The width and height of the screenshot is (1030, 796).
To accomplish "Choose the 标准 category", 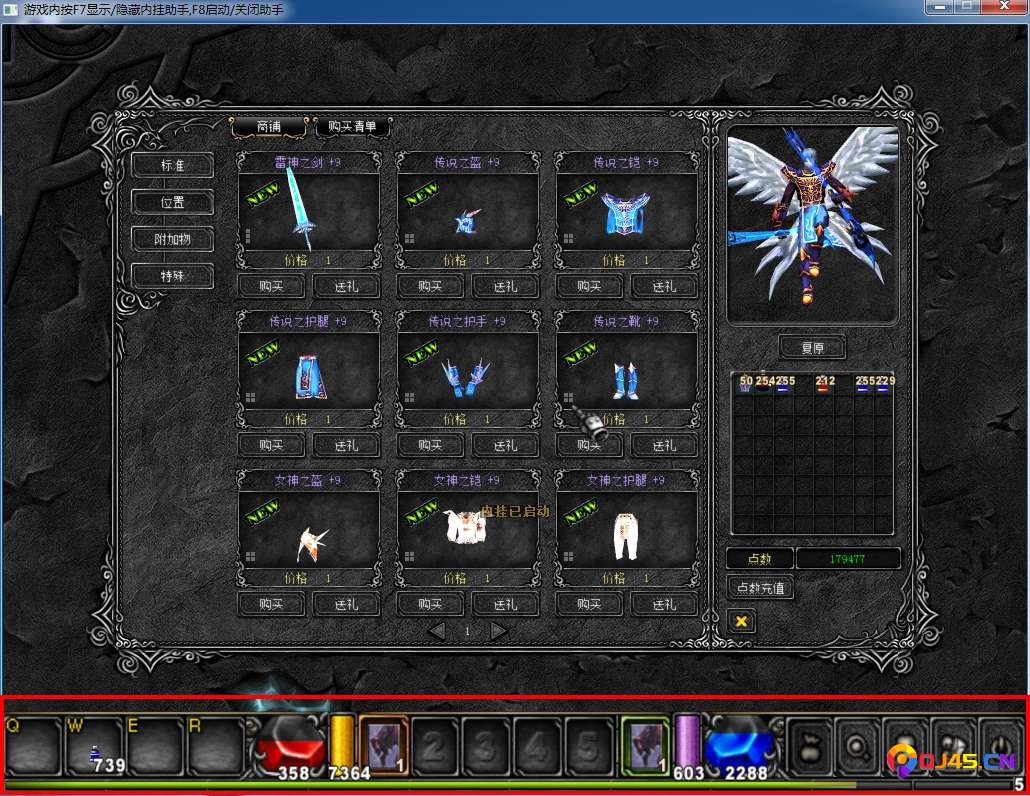I will click(173, 165).
